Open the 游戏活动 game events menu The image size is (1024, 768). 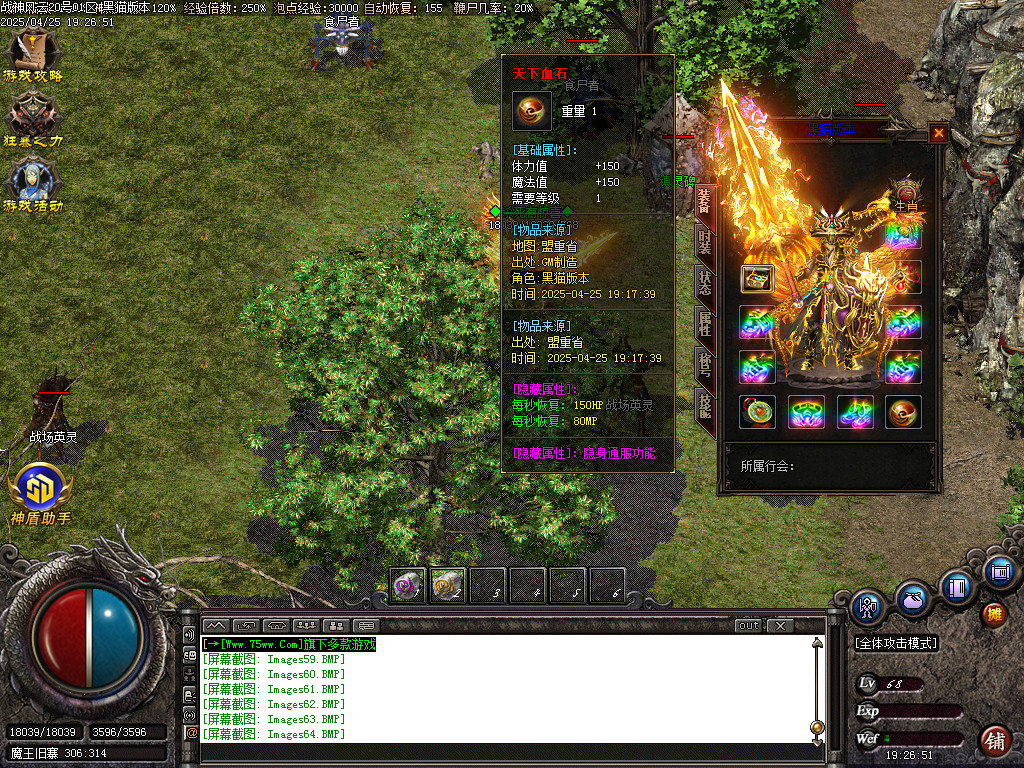(x=33, y=182)
